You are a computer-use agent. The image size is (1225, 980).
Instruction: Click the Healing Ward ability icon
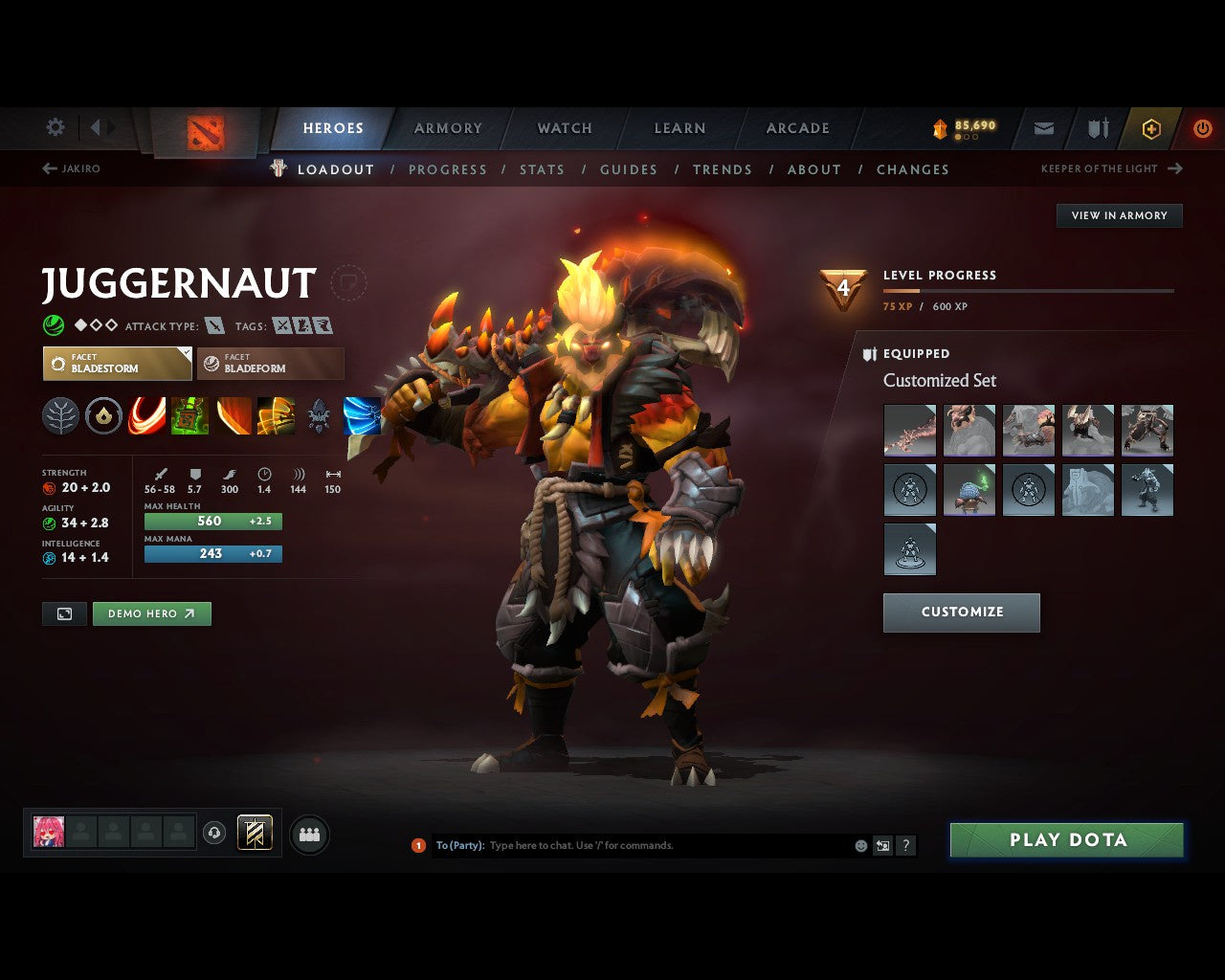[x=189, y=415]
